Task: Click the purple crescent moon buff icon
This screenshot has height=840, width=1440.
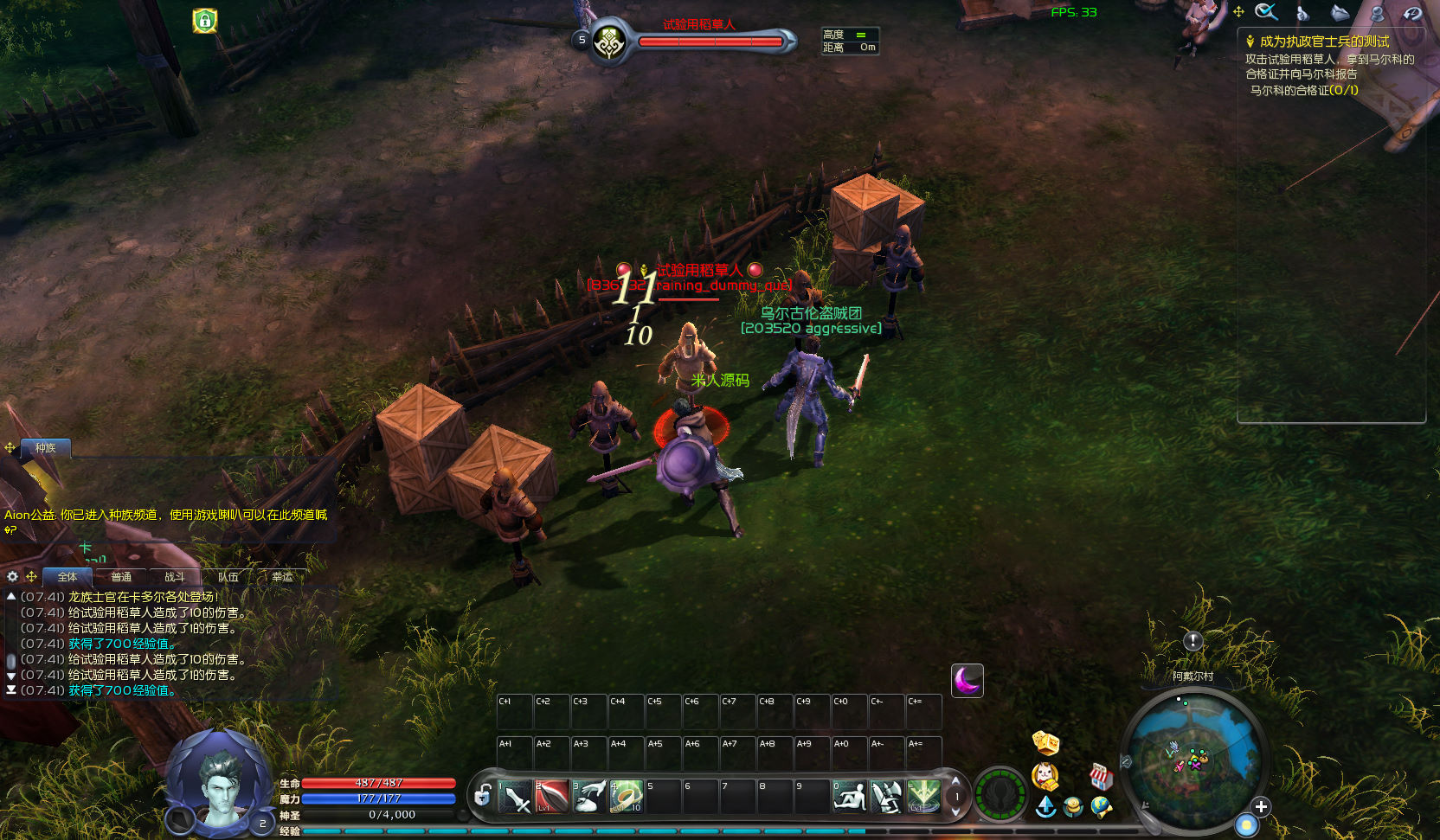Action: pyautogui.click(x=967, y=681)
